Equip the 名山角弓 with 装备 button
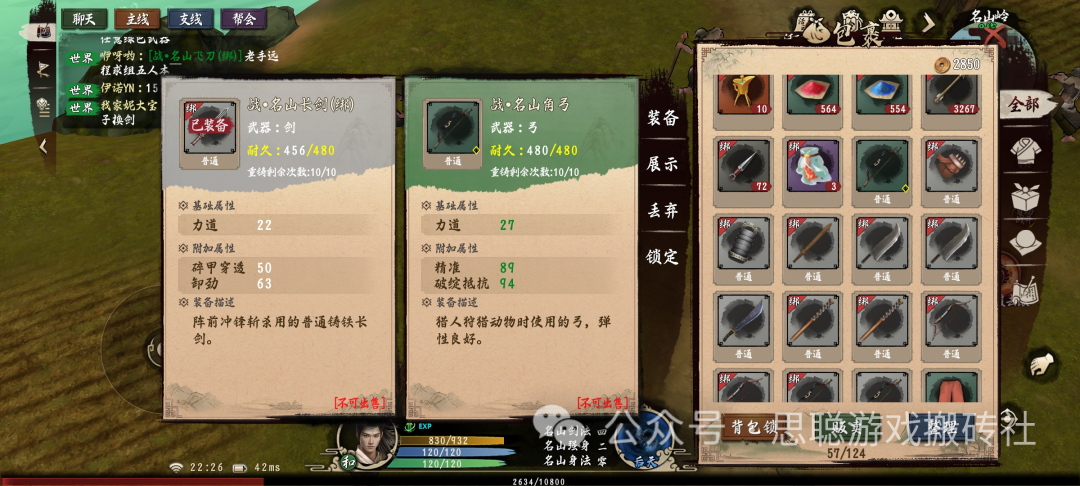The image size is (1080, 486). (662, 118)
